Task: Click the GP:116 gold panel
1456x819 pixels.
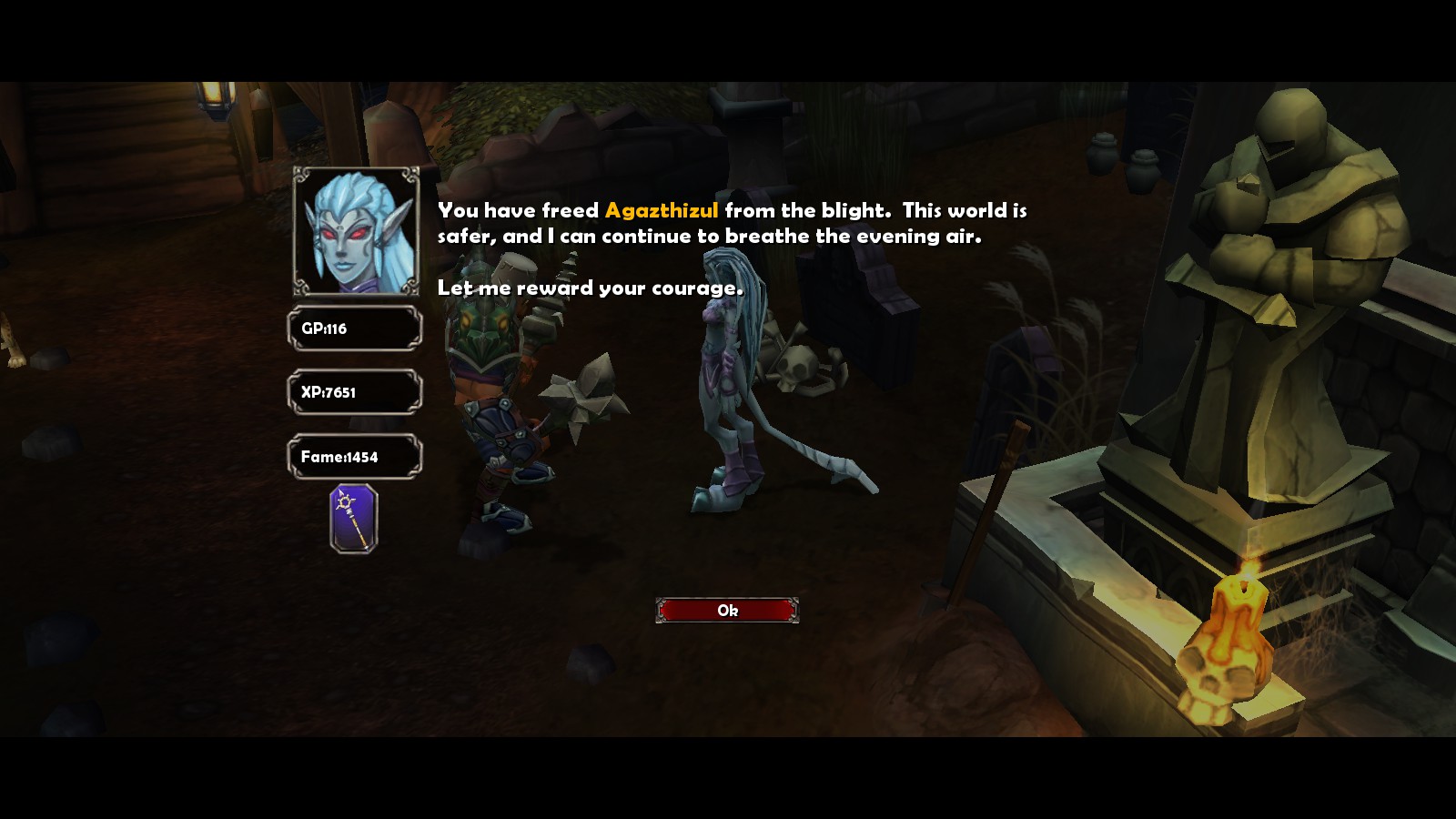Action: click(355, 328)
